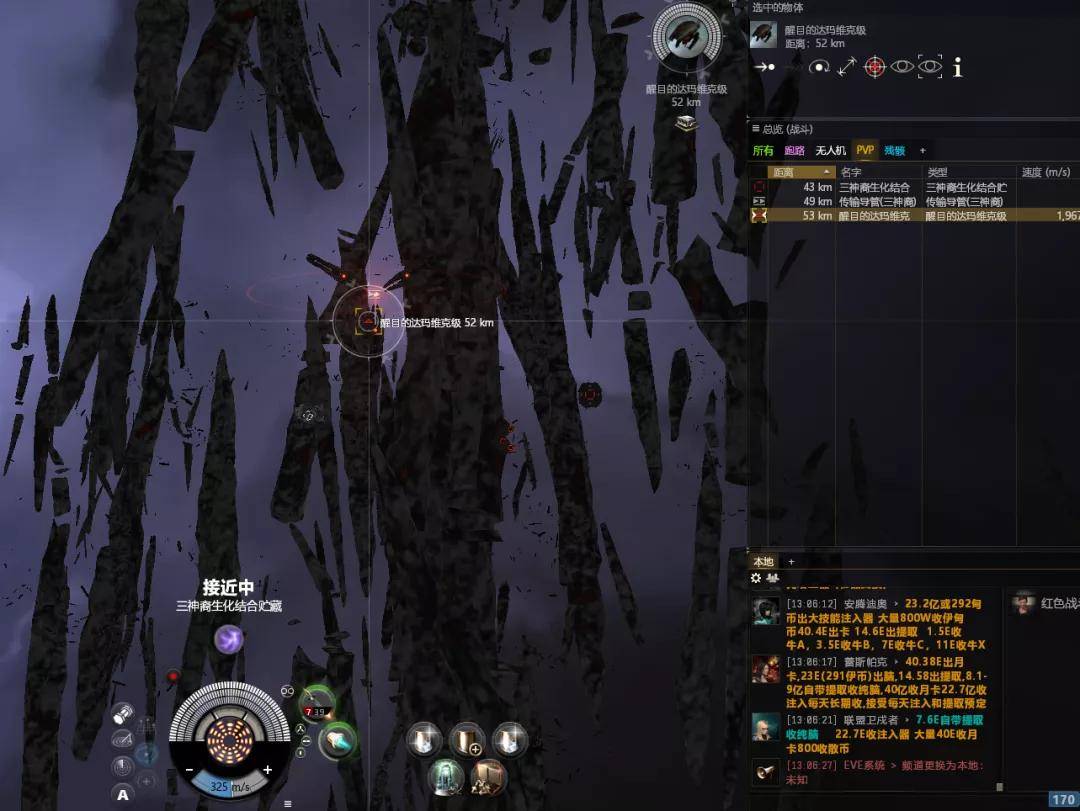The height and width of the screenshot is (811, 1080).
Task: Click the keep-at-range double-arrow icon
Action: point(846,67)
